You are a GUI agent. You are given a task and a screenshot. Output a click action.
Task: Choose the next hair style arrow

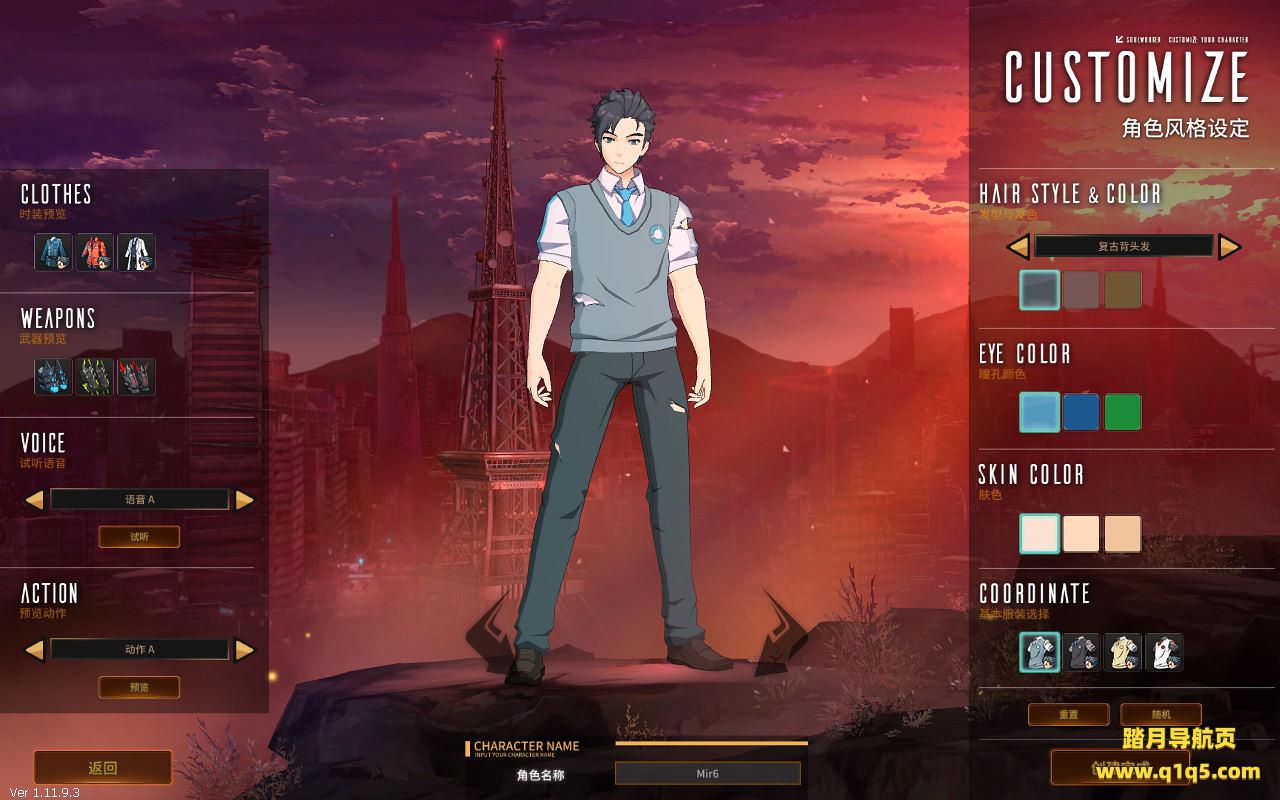(1229, 246)
